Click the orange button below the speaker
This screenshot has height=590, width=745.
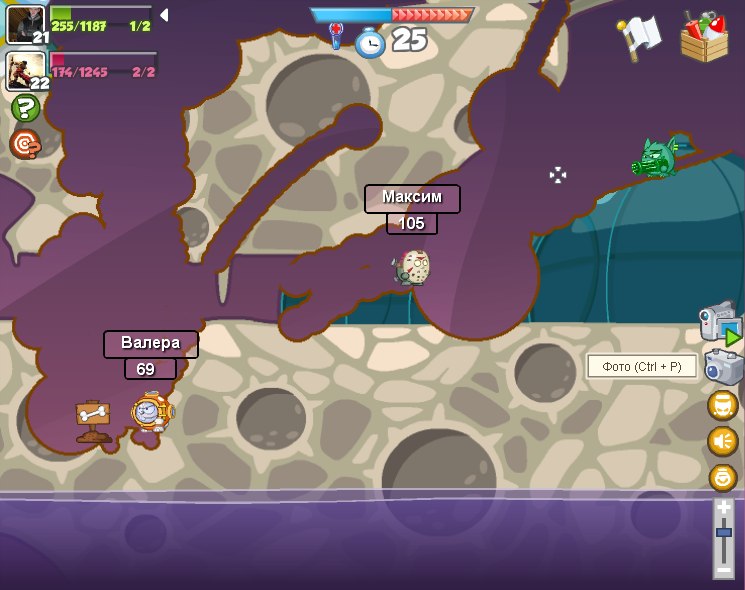click(722, 477)
